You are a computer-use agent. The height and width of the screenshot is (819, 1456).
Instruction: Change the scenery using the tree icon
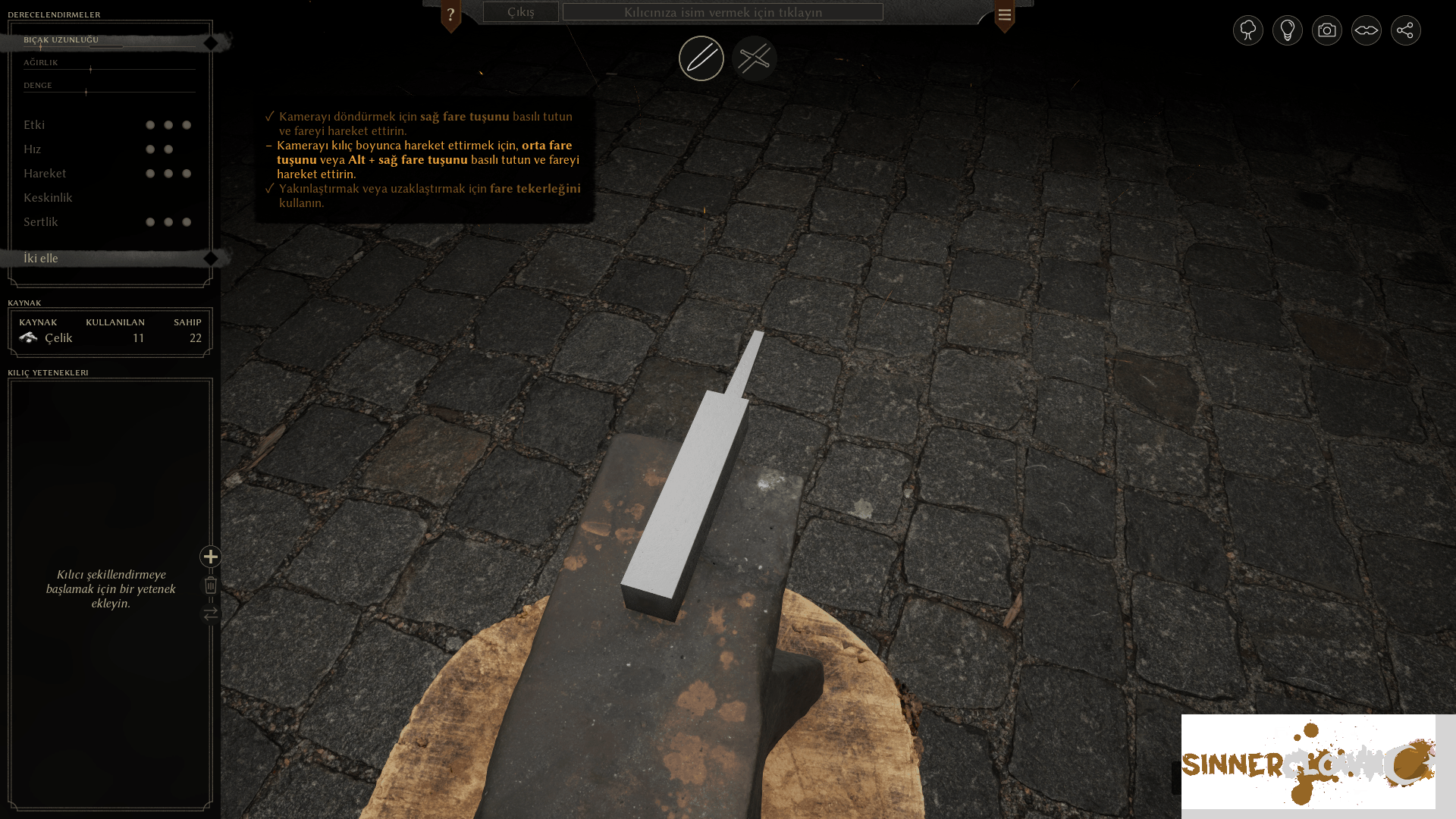point(1247,30)
